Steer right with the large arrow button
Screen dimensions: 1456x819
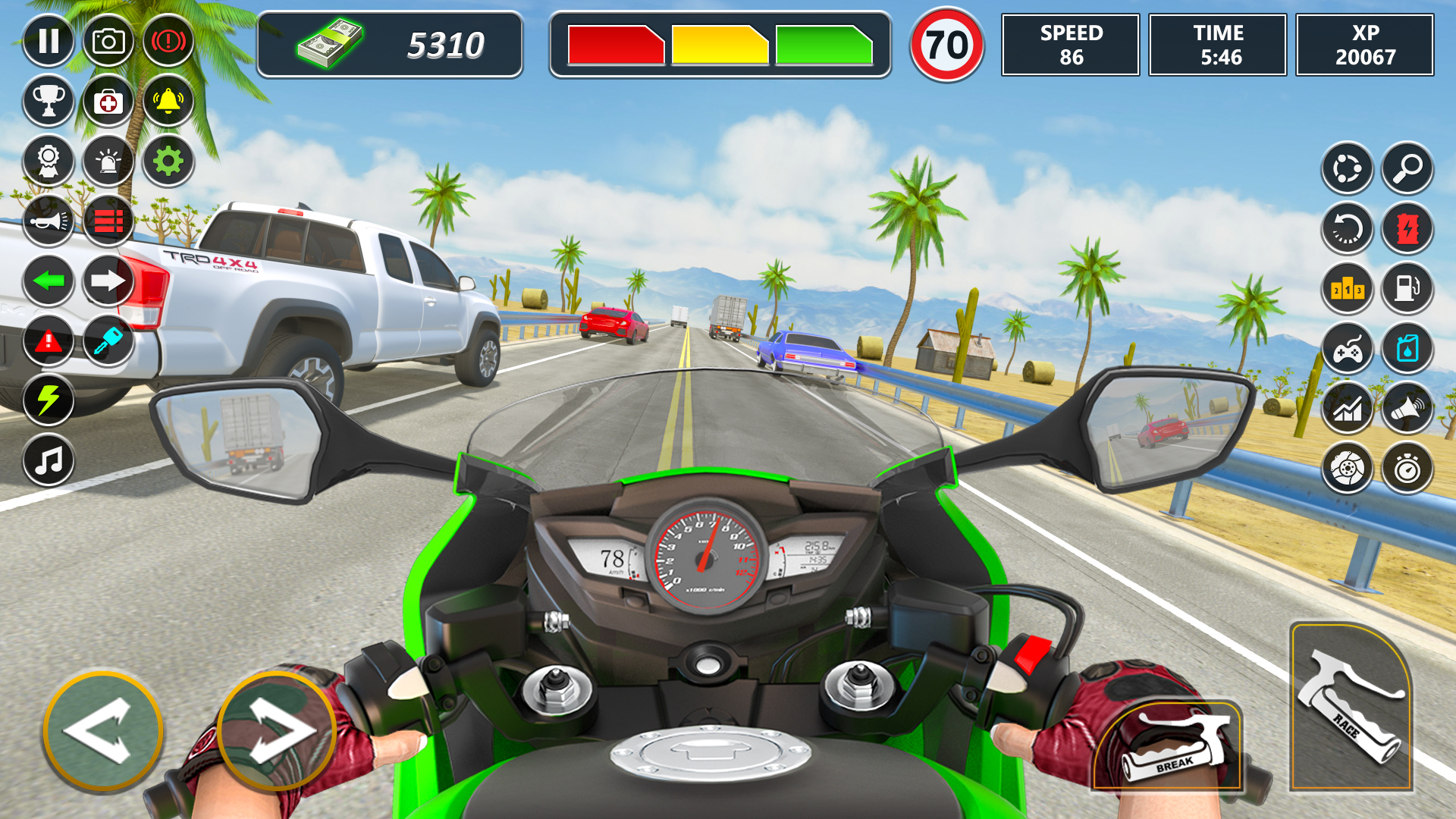277,731
